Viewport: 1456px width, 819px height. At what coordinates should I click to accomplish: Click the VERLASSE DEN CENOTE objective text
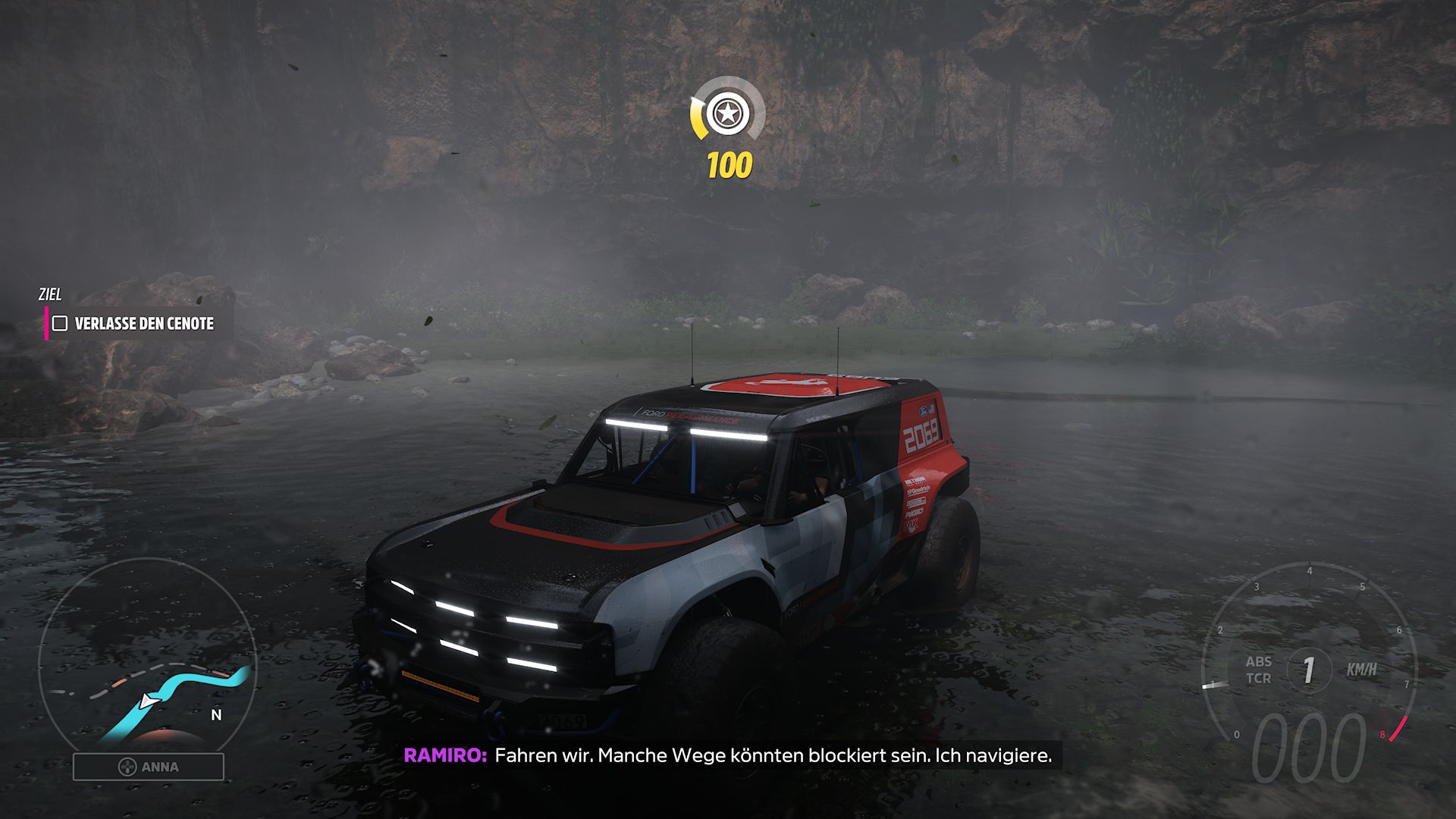[x=143, y=322]
